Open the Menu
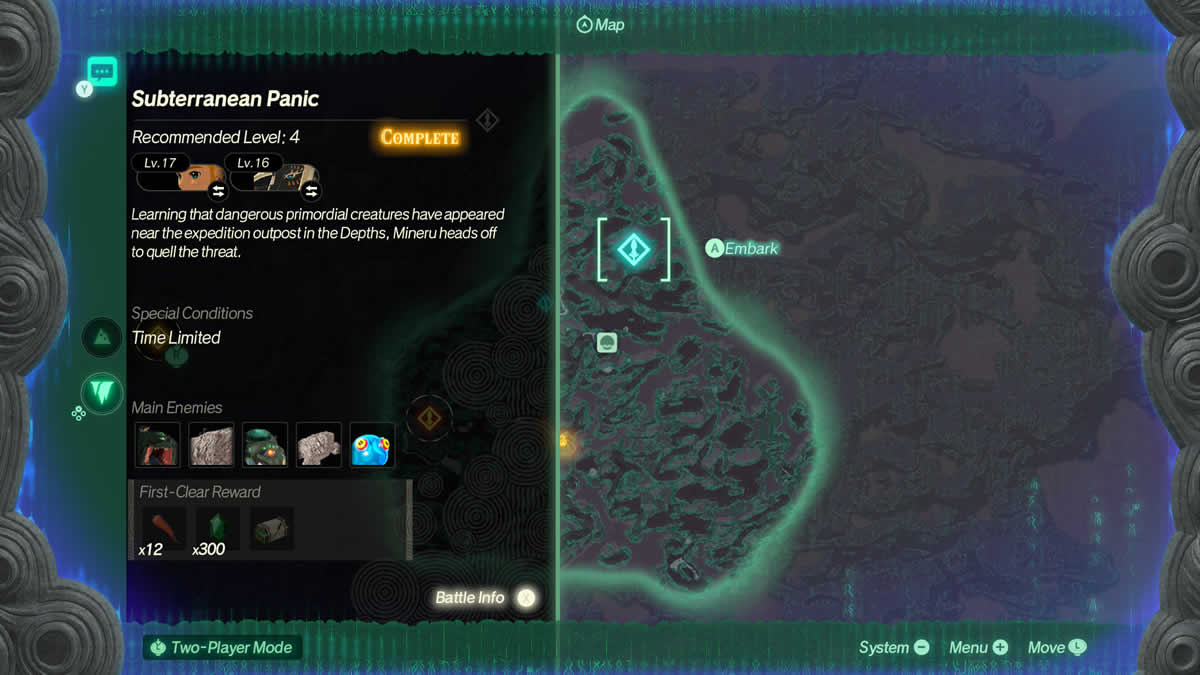The width and height of the screenshot is (1200, 675). click(x=978, y=647)
